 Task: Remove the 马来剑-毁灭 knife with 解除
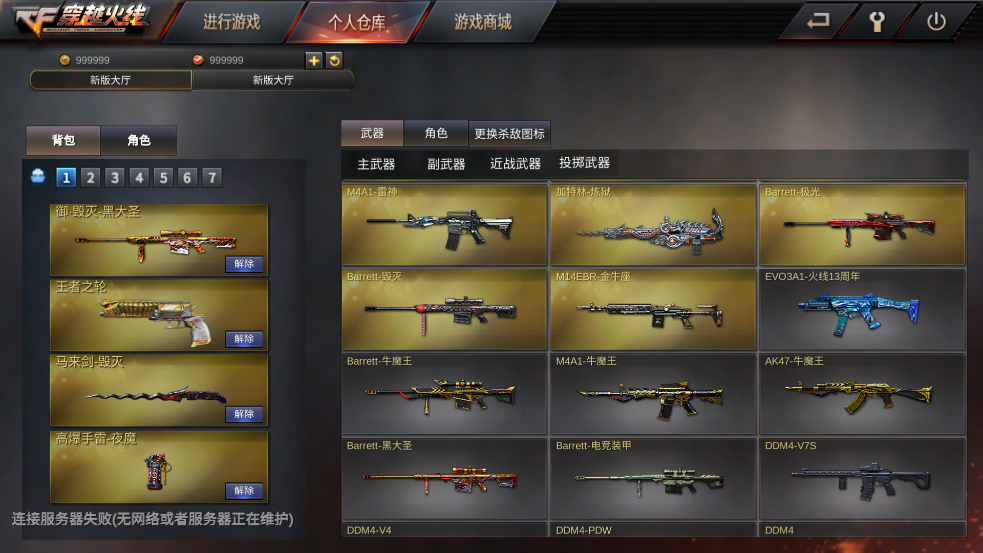[244, 414]
